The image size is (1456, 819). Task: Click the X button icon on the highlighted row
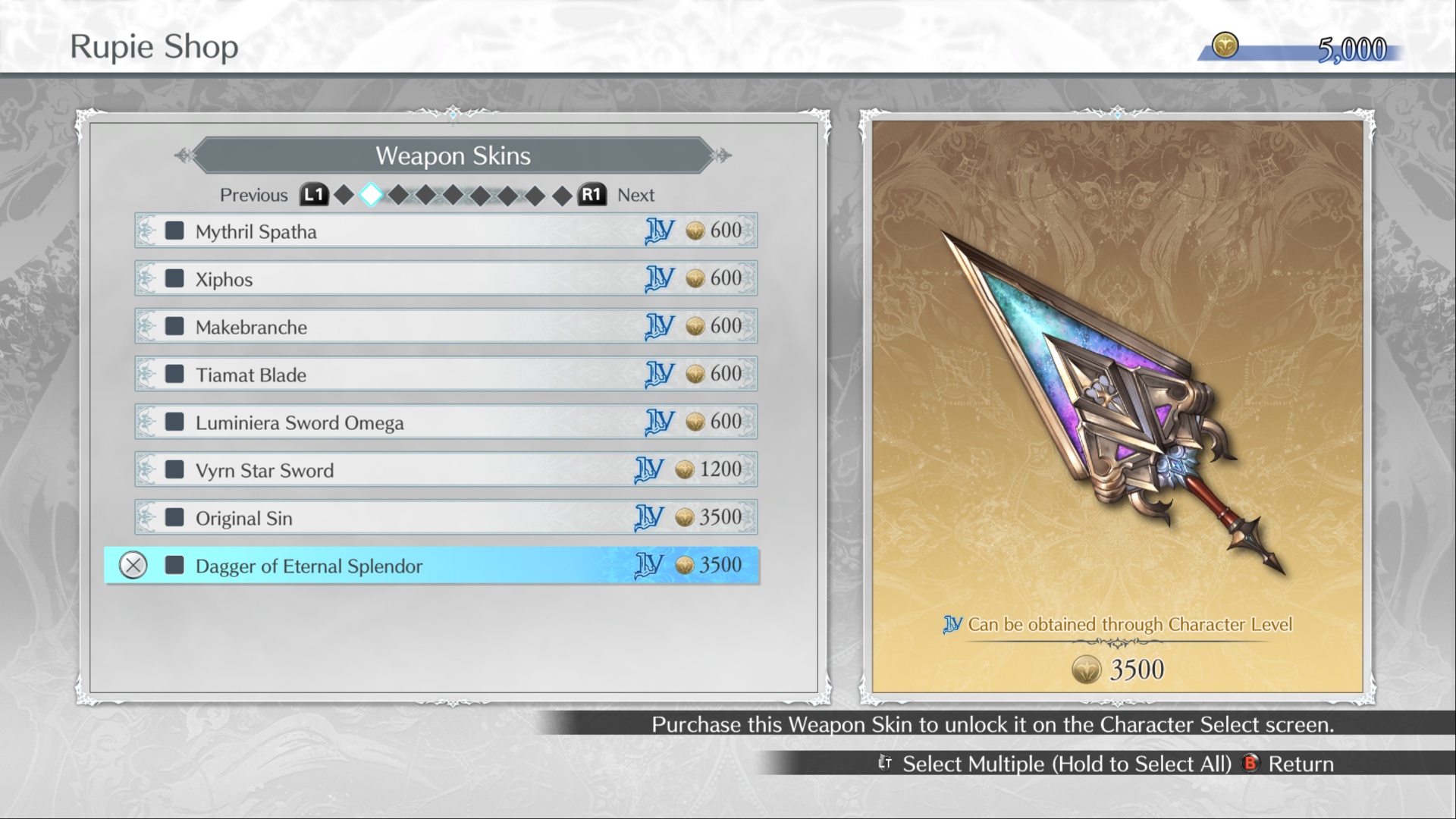point(133,566)
